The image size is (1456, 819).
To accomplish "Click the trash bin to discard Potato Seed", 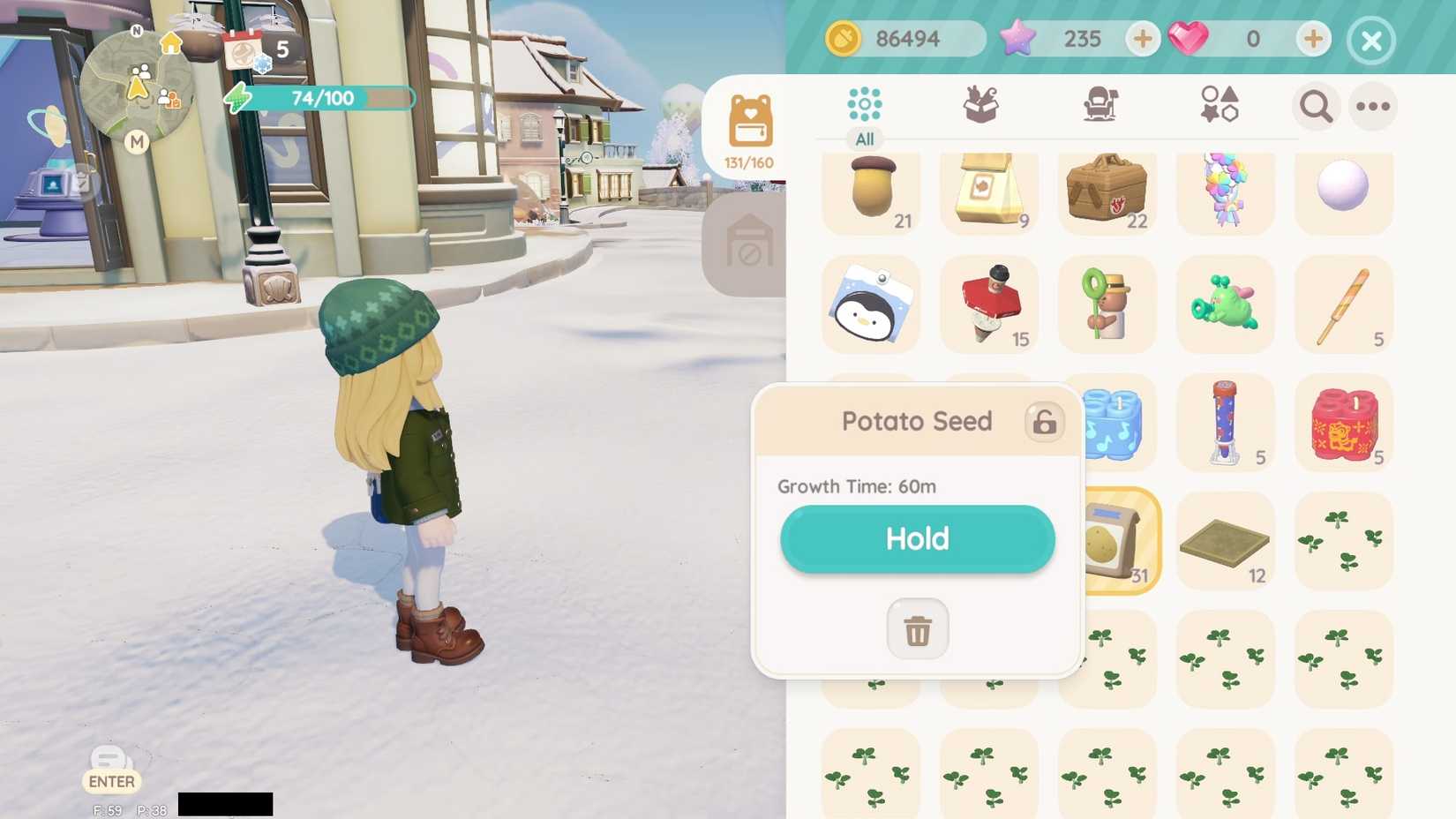I will tap(917, 628).
